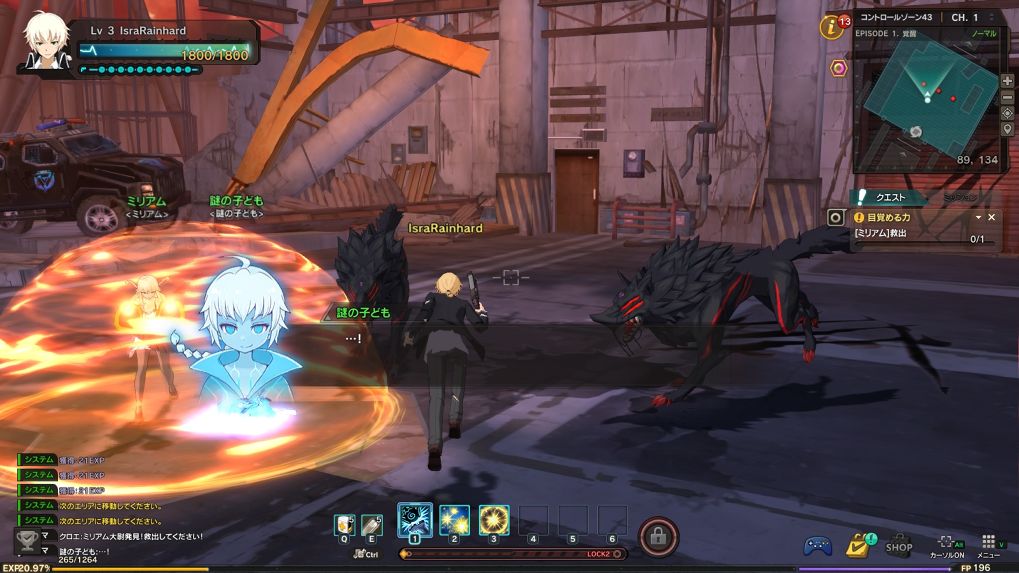Activate the golden burst skill in slot 3
This screenshot has height=573, width=1019.
click(494, 521)
